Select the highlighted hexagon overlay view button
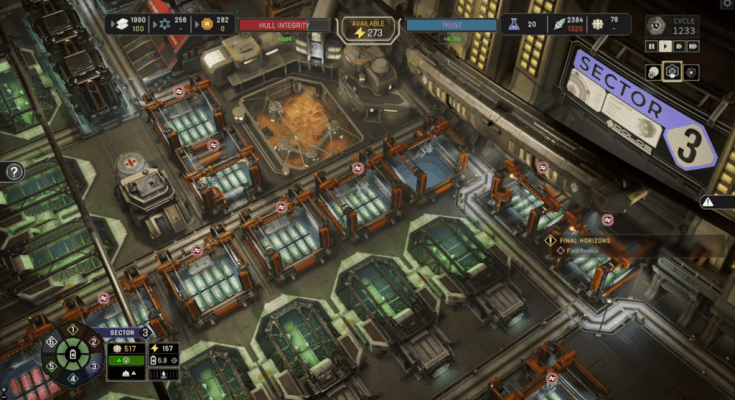The width and height of the screenshot is (735, 400). point(673,71)
